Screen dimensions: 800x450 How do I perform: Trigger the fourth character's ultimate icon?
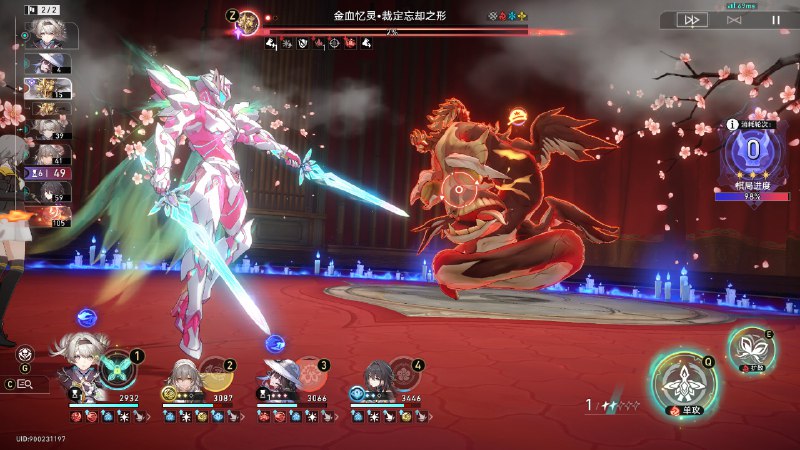(404, 375)
